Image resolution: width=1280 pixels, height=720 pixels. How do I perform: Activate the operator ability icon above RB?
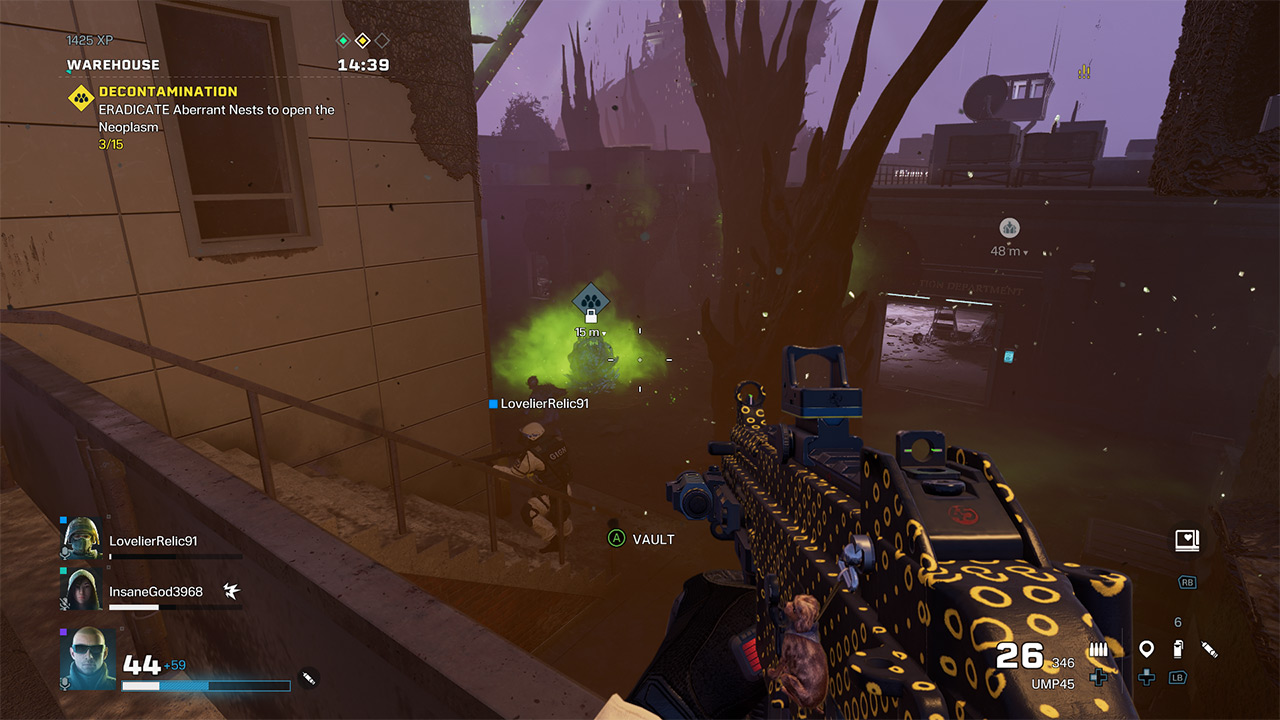click(1186, 541)
